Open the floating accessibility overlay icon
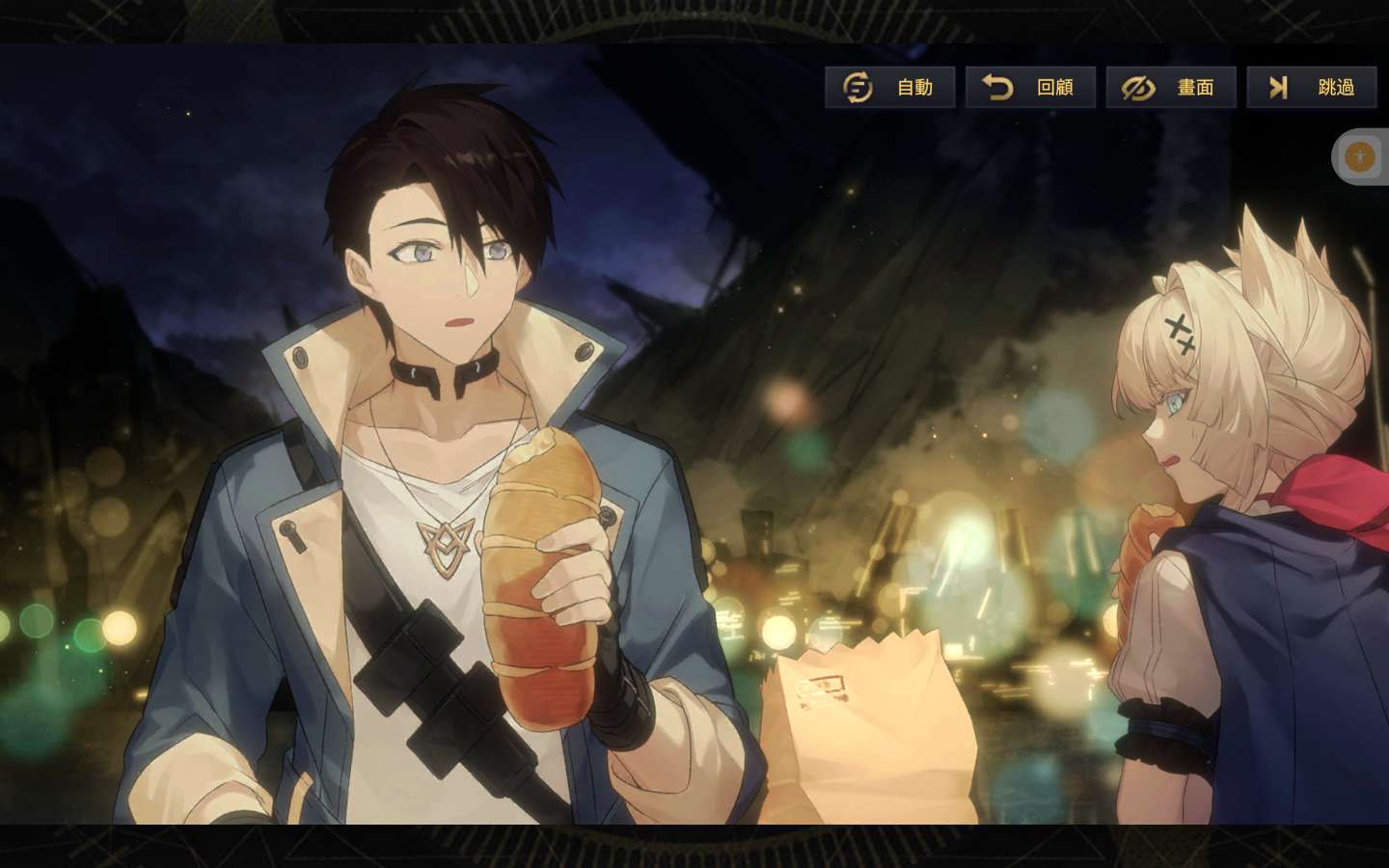Image resolution: width=1389 pixels, height=868 pixels. click(1360, 156)
